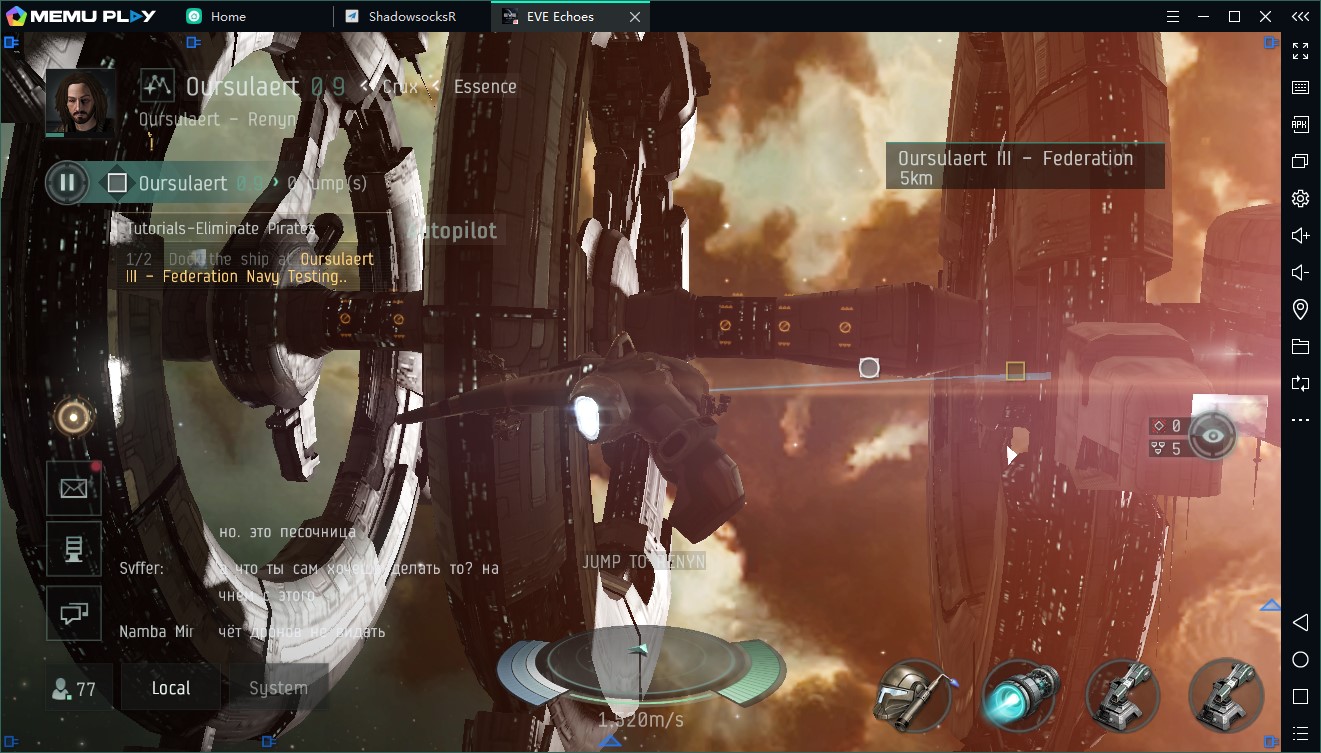Switch to the System chat tab
Image resolution: width=1321 pixels, height=753 pixels.
click(278, 688)
